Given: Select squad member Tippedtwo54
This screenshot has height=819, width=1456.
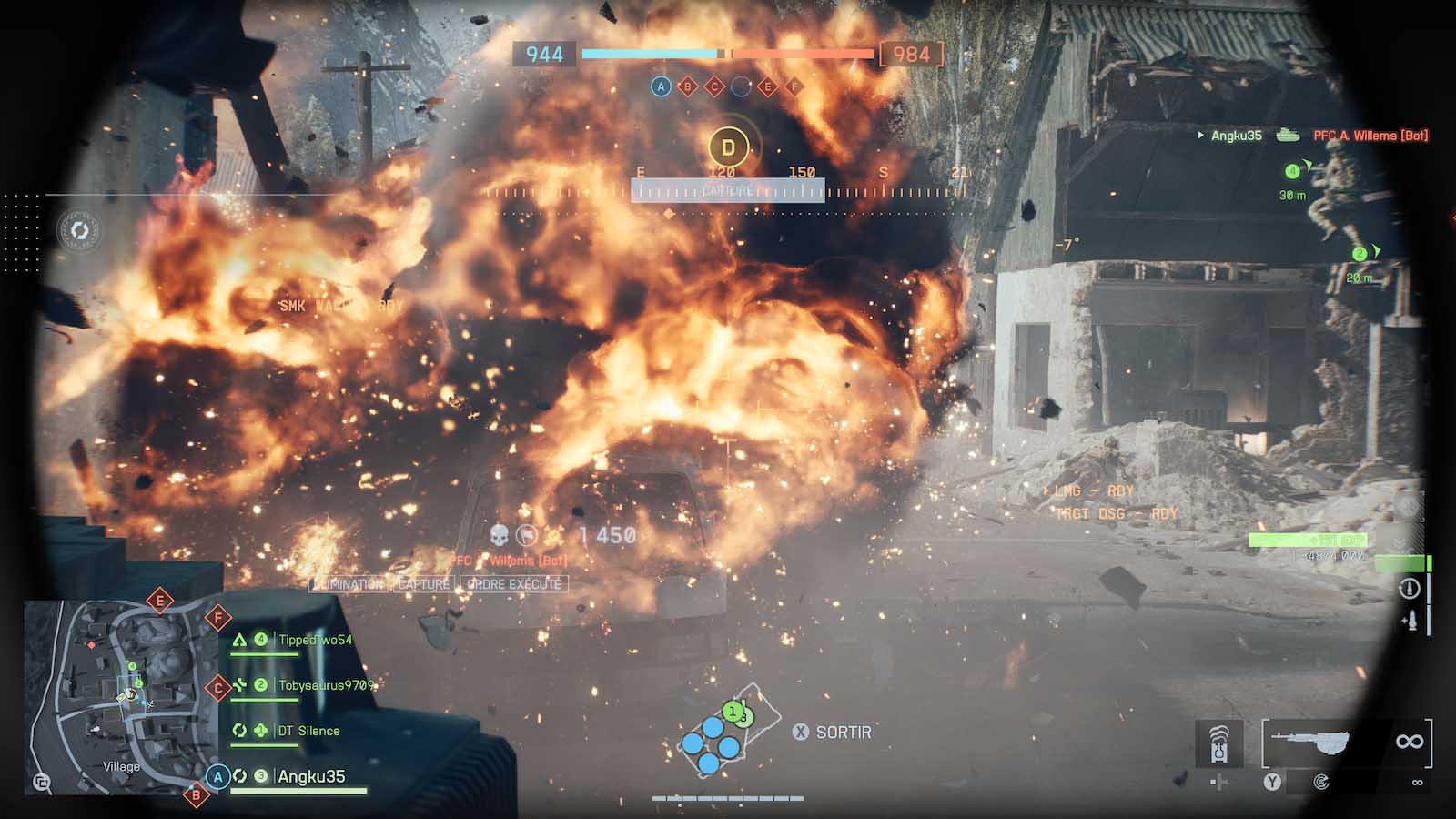Looking at the screenshot, I should click(314, 640).
